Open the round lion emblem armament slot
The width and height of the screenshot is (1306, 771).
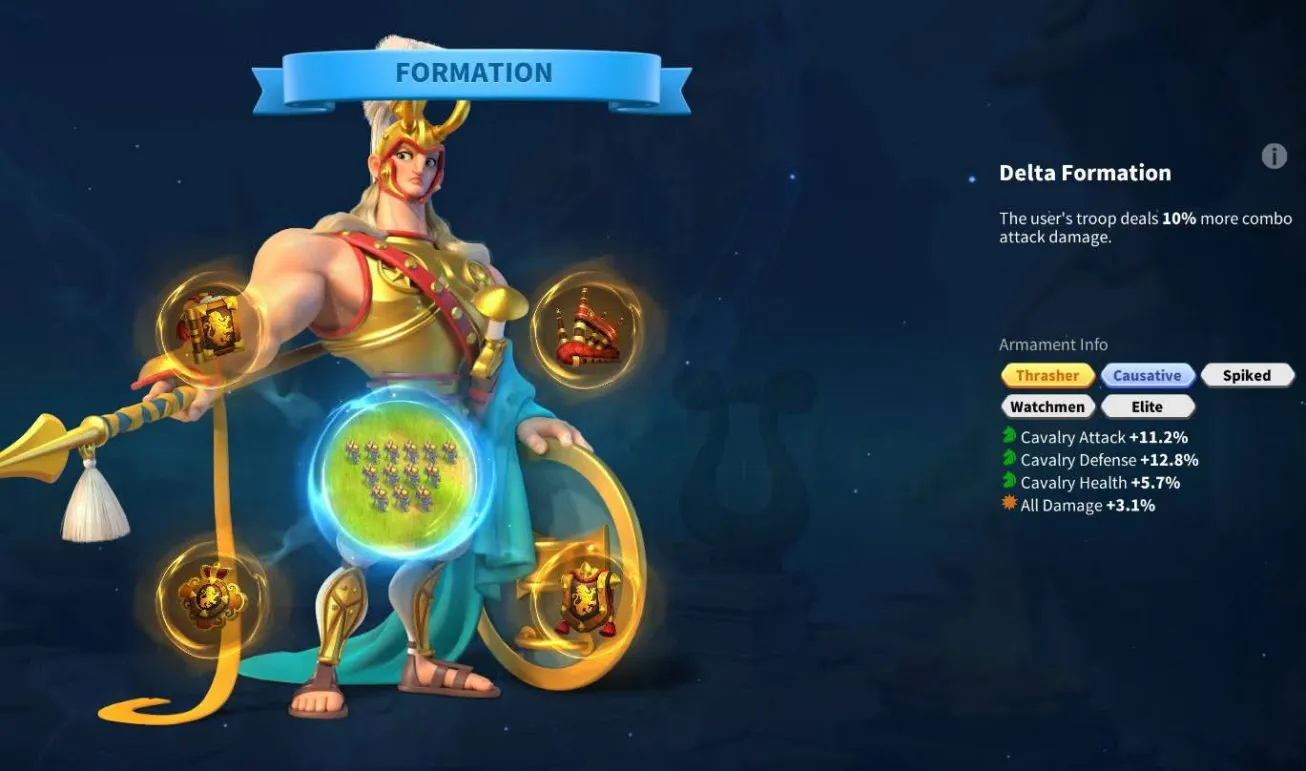click(211, 597)
